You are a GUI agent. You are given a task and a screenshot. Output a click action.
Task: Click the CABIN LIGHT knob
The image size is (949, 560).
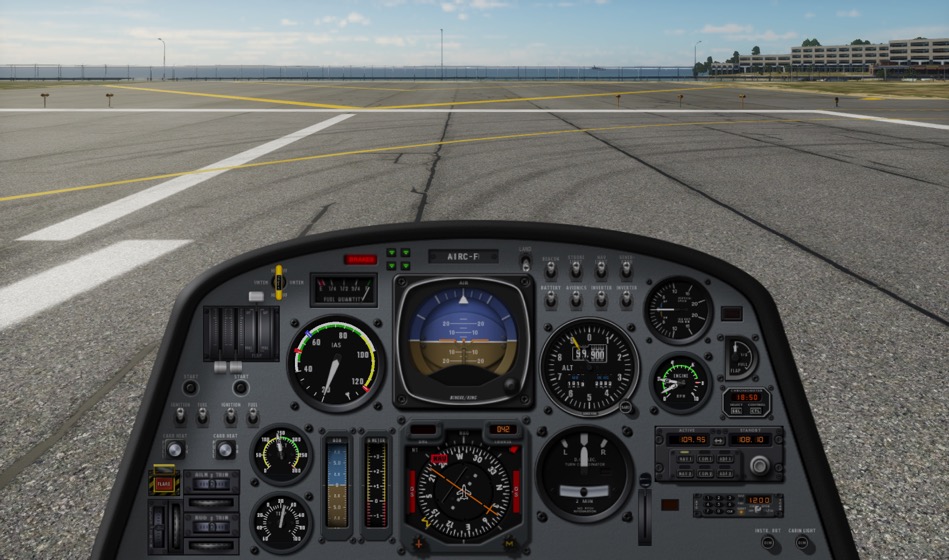pos(801,543)
